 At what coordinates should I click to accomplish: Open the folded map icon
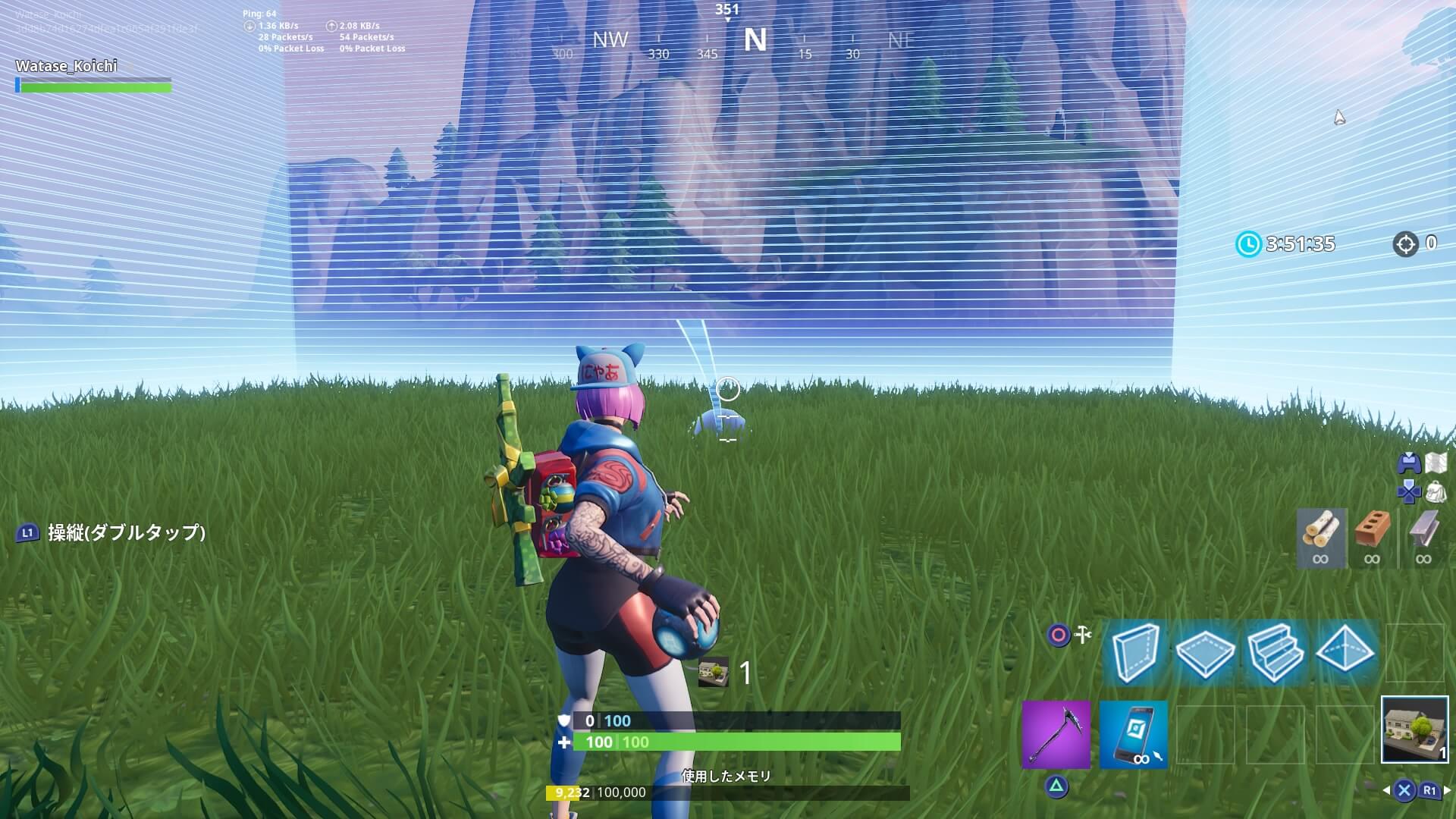click(1436, 462)
